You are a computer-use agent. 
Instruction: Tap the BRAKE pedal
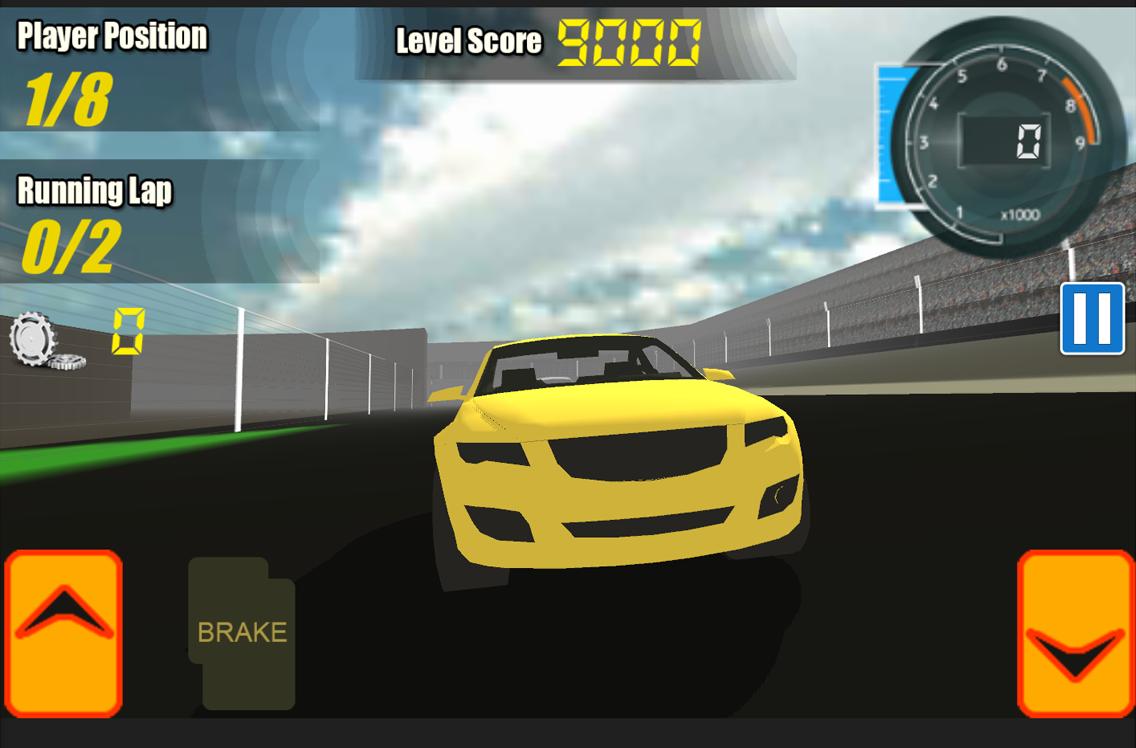tap(242, 633)
